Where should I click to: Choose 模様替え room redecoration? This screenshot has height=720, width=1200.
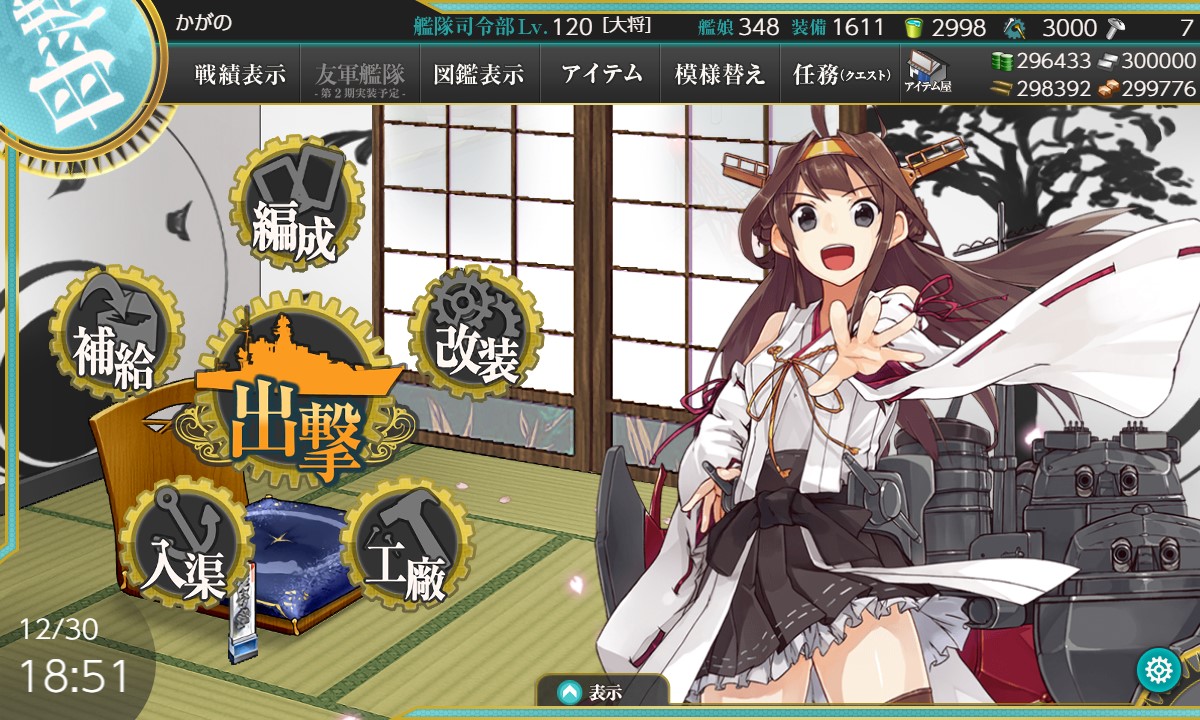click(720, 75)
